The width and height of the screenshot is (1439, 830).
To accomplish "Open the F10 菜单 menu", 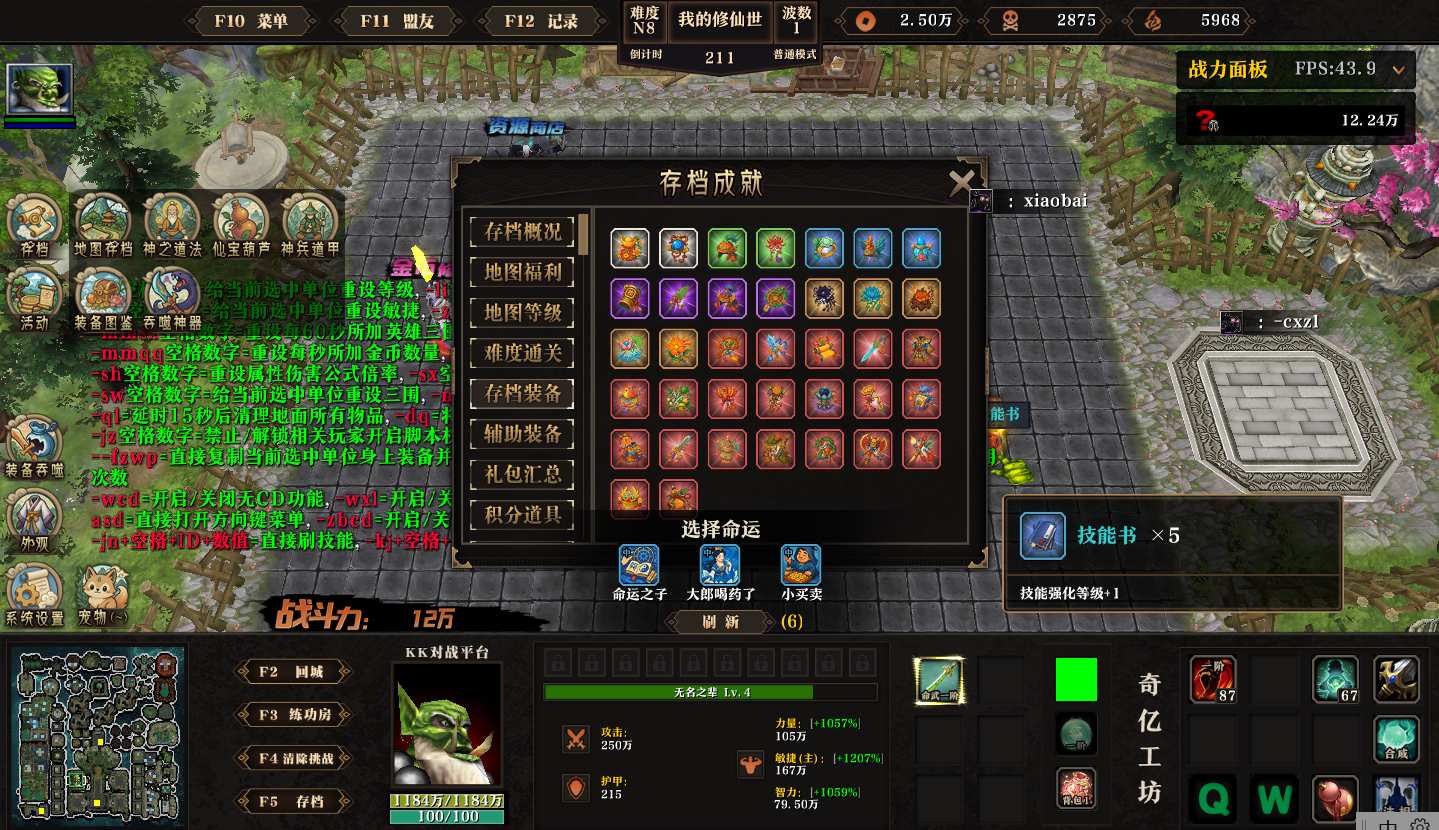I will click(251, 21).
